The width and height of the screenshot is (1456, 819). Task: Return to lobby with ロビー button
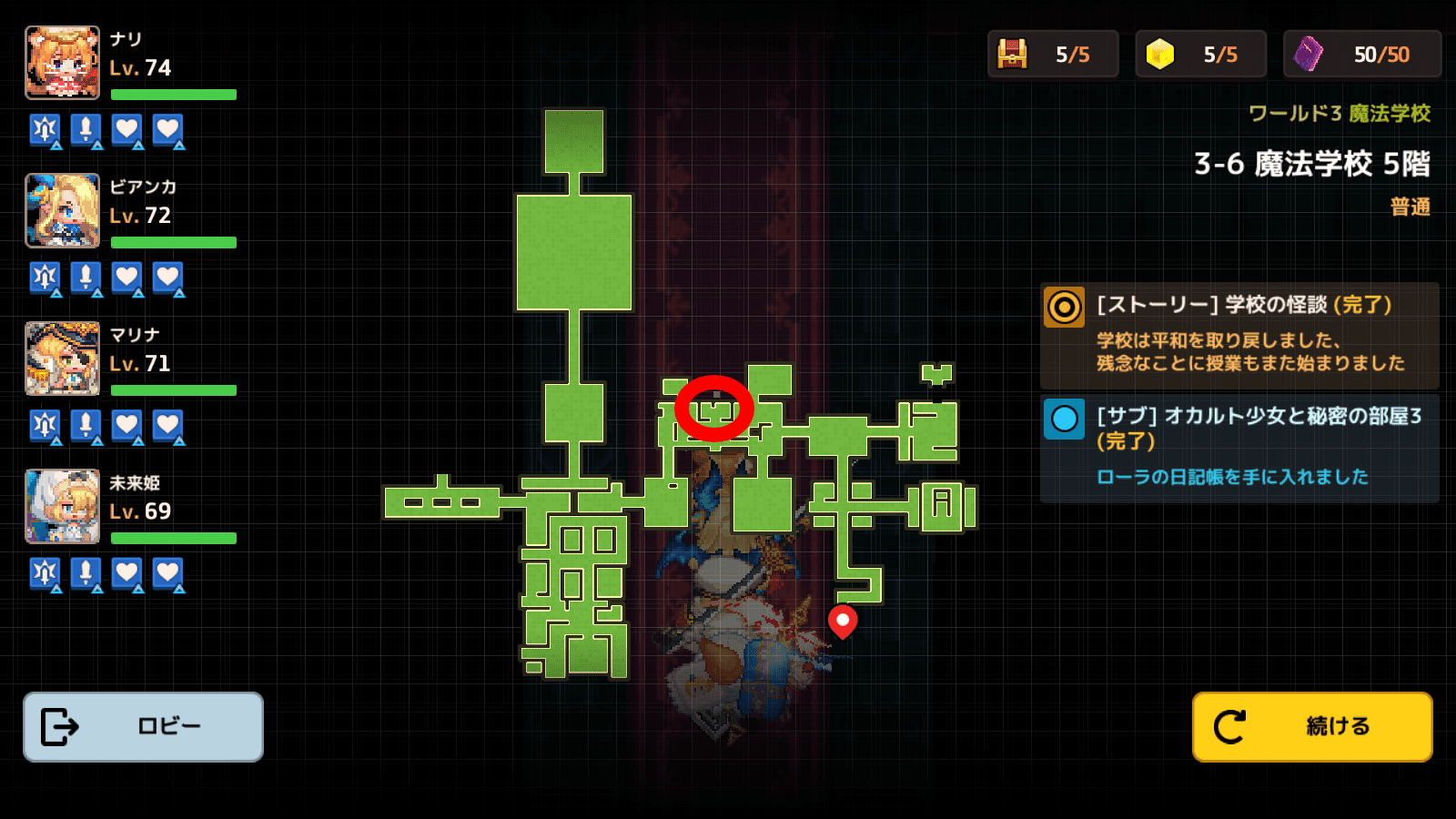tap(143, 726)
